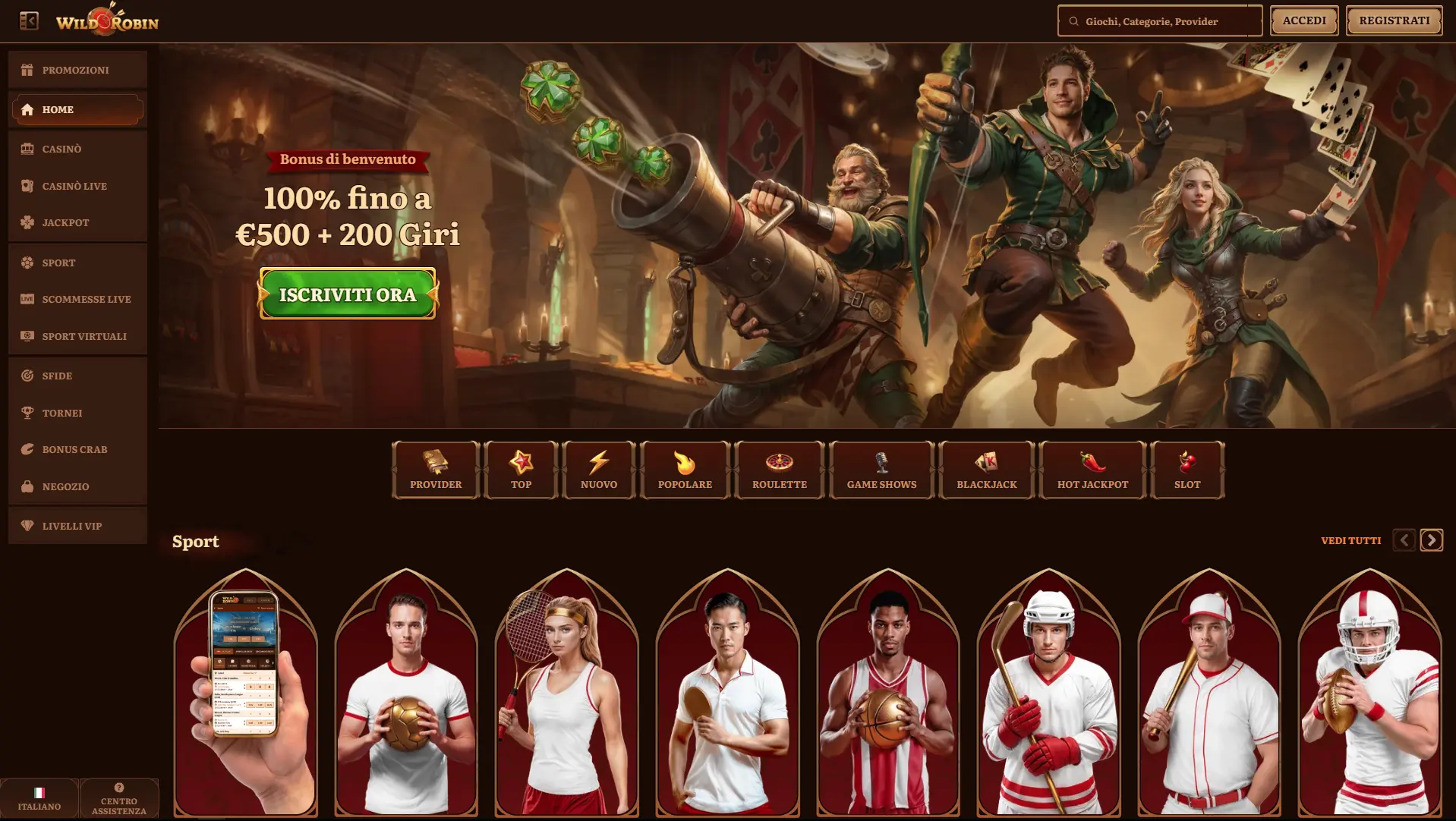The width and height of the screenshot is (1456, 821).
Task: Log in with the Accedi button
Action: pyautogui.click(x=1304, y=20)
